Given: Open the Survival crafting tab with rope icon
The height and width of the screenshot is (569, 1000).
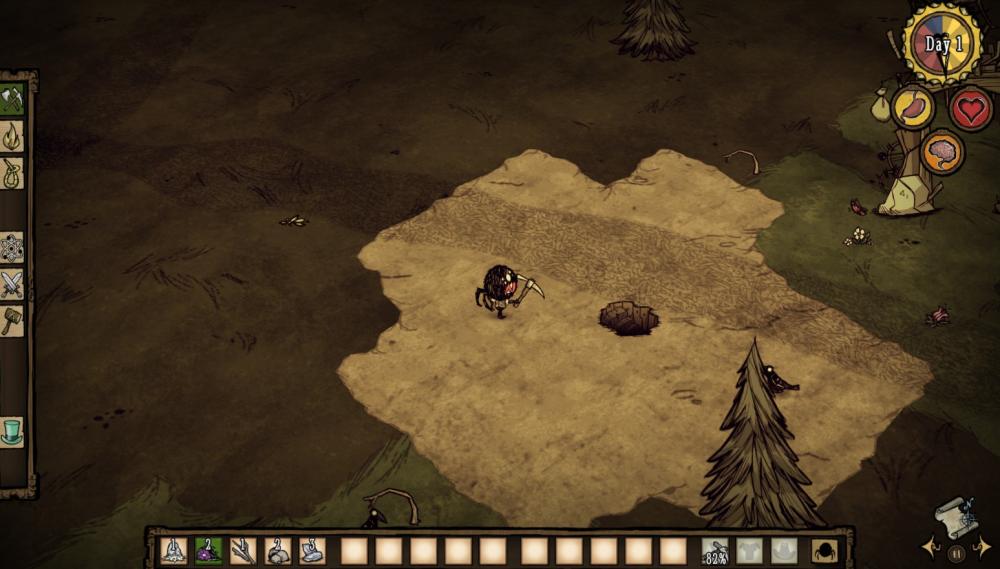Looking at the screenshot, I should [12, 171].
